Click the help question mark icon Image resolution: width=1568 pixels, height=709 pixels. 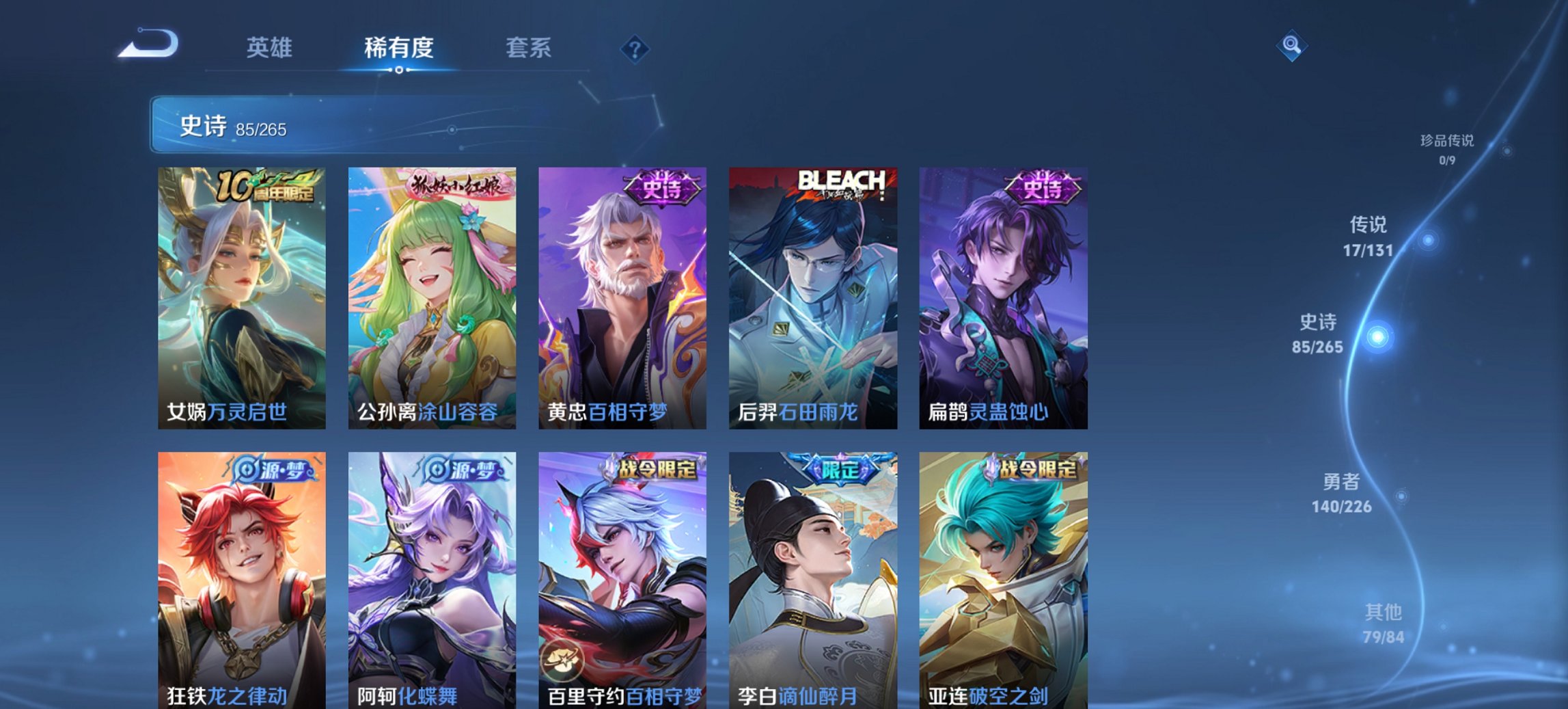click(634, 48)
